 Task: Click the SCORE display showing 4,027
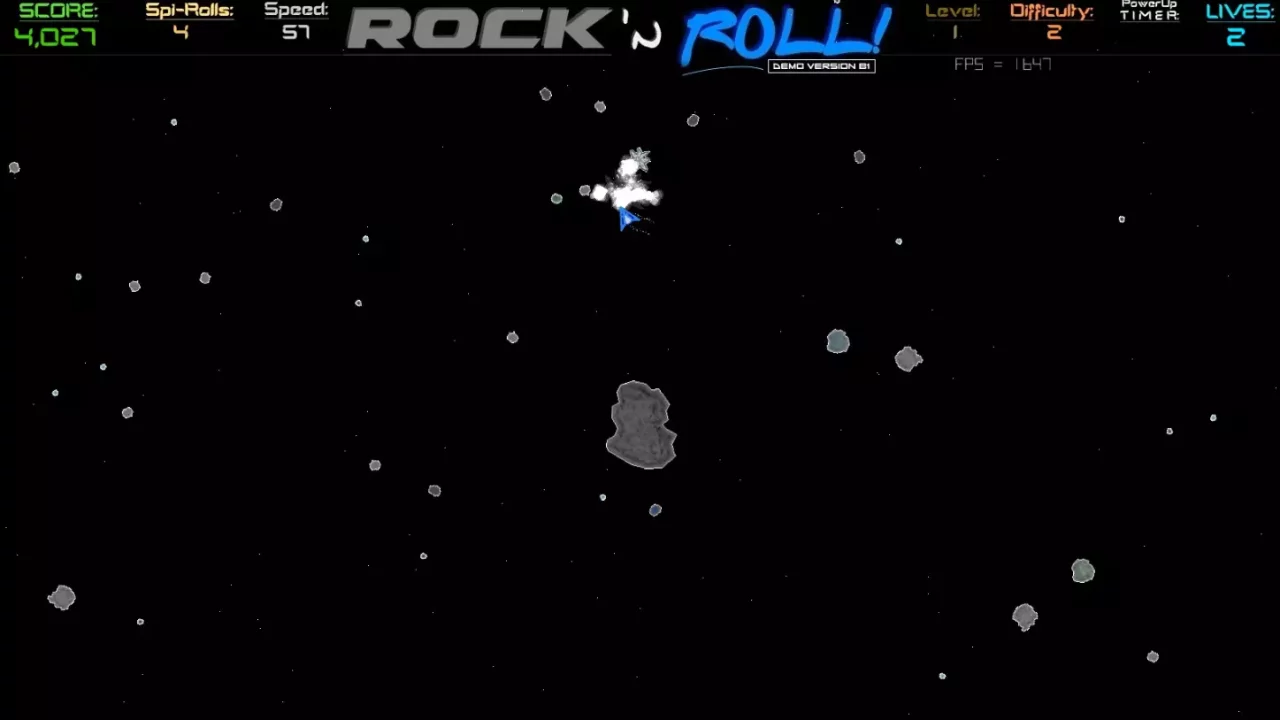pyautogui.click(x=55, y=22)
